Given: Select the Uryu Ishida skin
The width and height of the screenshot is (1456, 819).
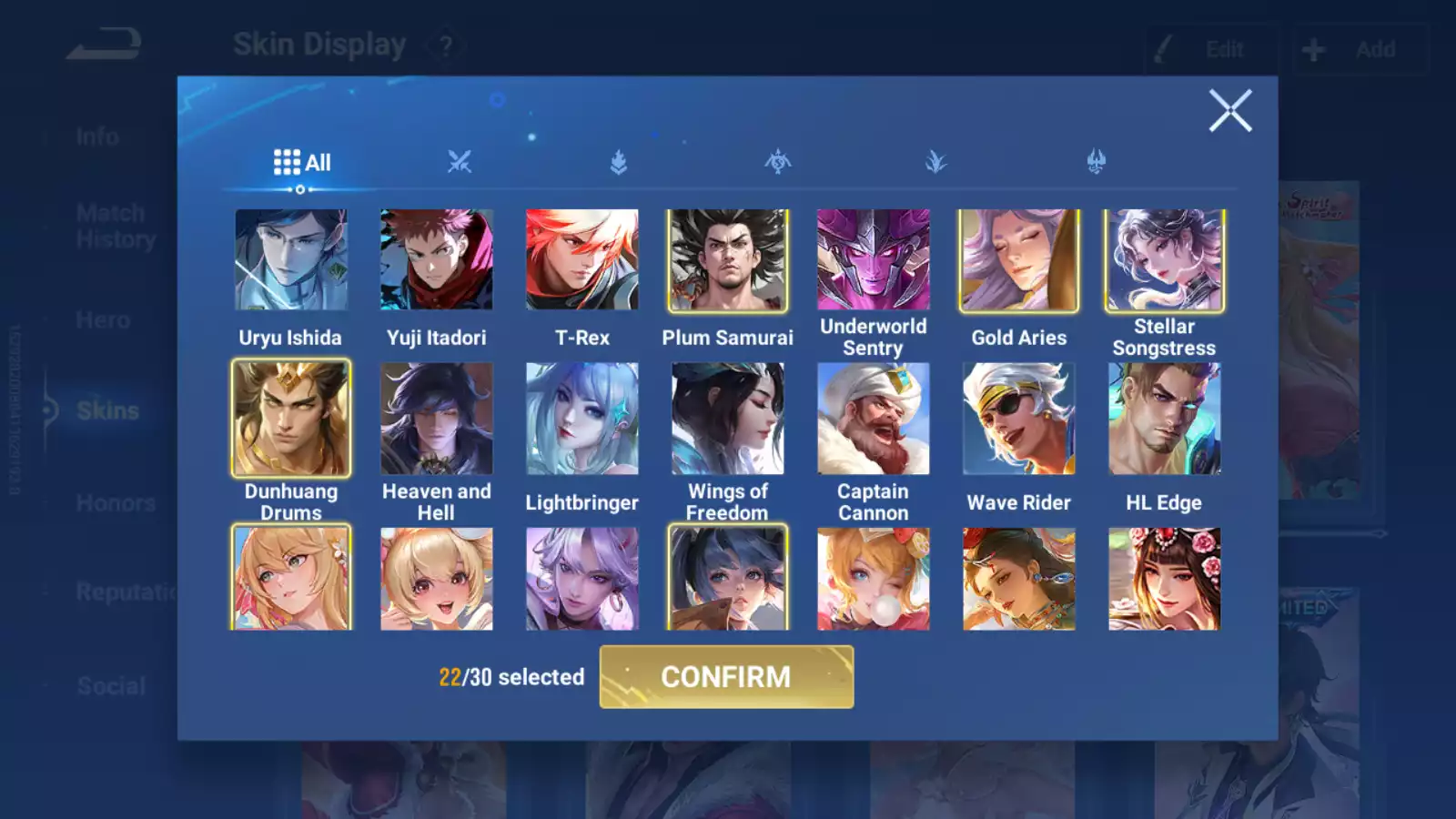Looking at the screenshot, I should [x=291, y=260].
